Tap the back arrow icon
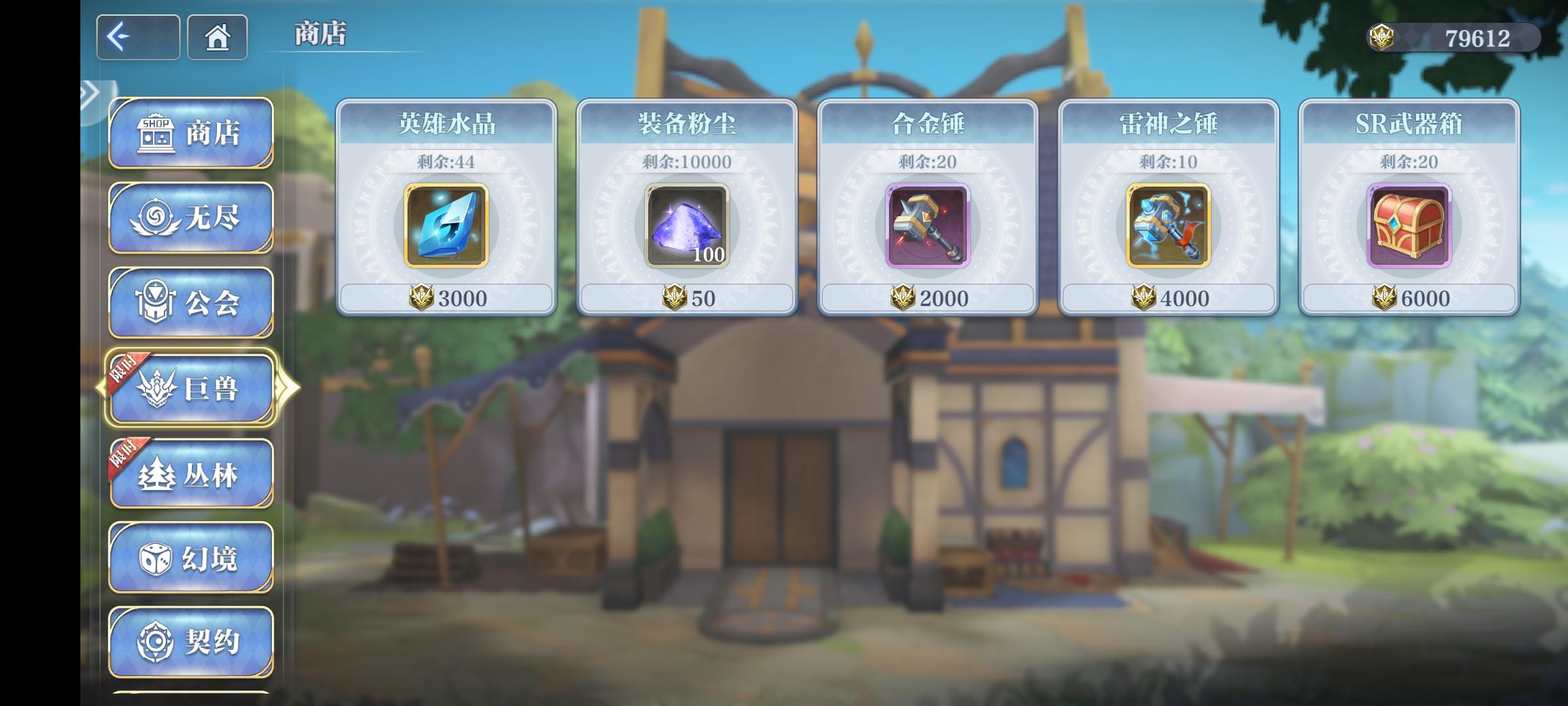The height and width of the screenshot is (706, 1568). pyautogui.click(x=137, y=37)
